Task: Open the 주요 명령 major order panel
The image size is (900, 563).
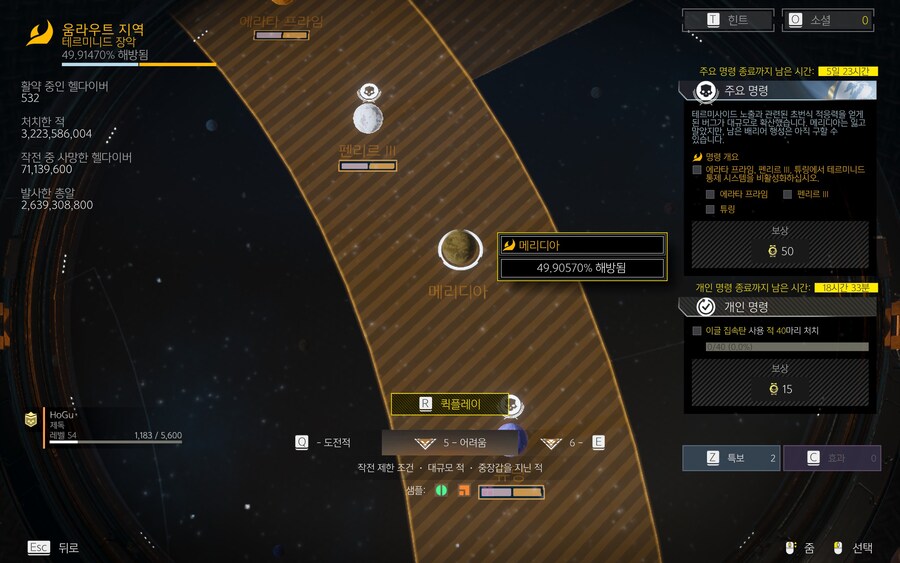Action: 780,90
